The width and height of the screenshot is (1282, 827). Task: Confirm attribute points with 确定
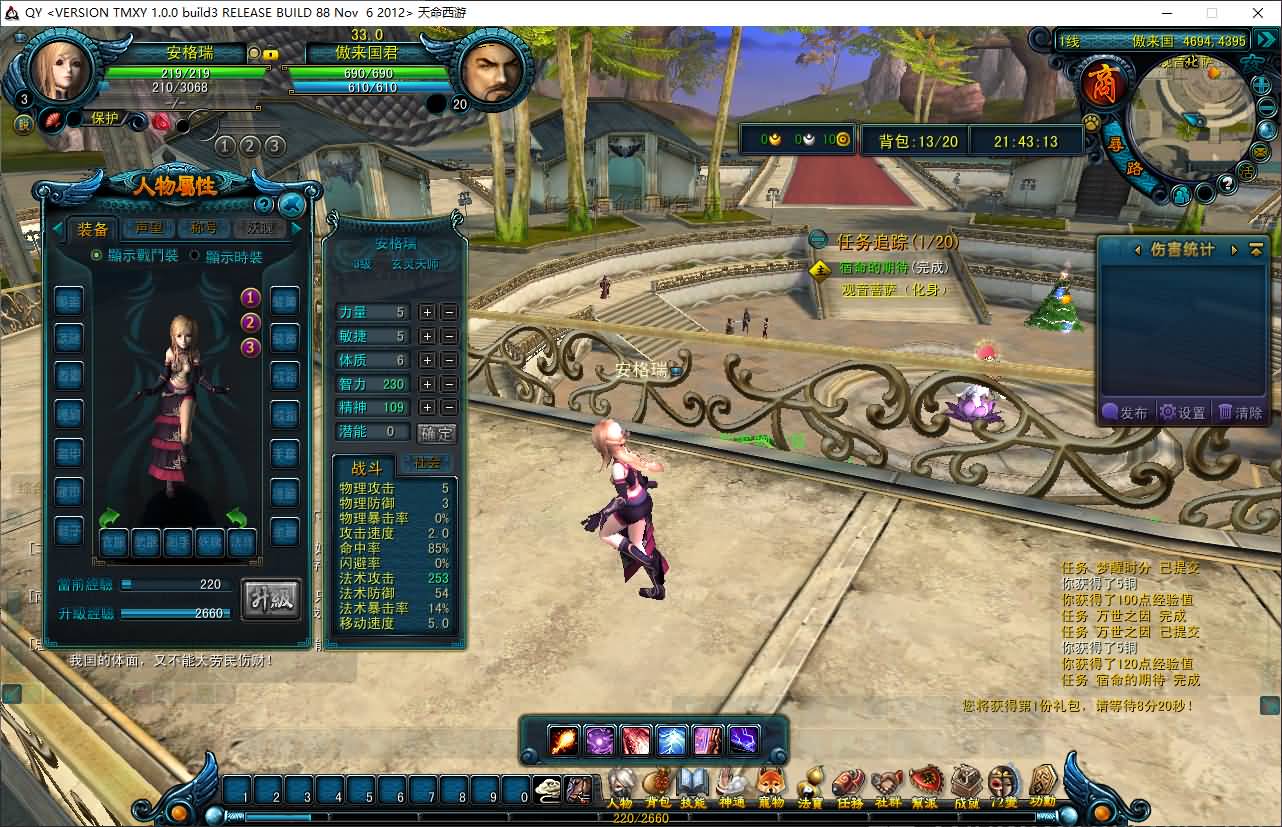click(x=437, y=433)
